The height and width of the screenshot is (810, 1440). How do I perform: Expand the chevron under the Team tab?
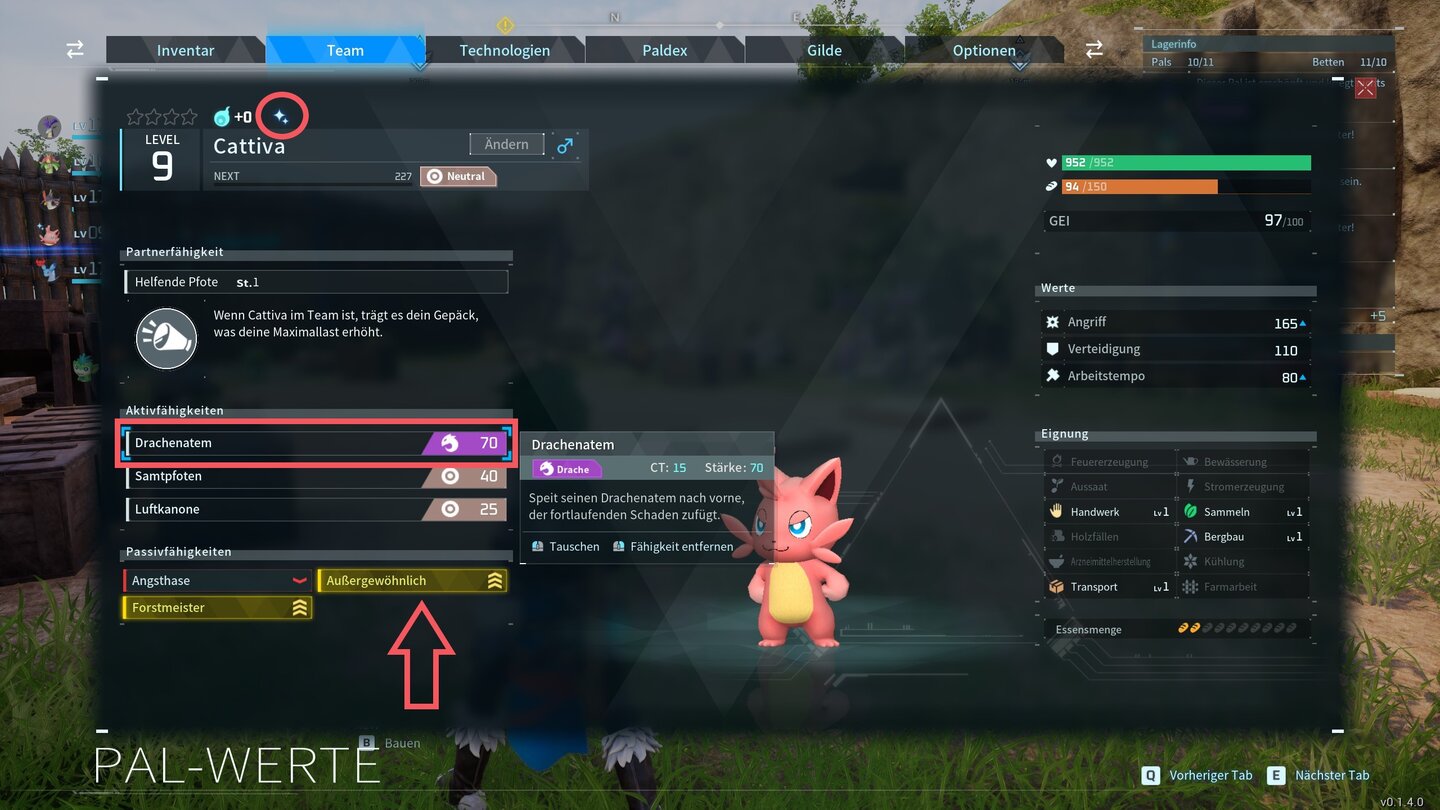[x=419, y=64]
